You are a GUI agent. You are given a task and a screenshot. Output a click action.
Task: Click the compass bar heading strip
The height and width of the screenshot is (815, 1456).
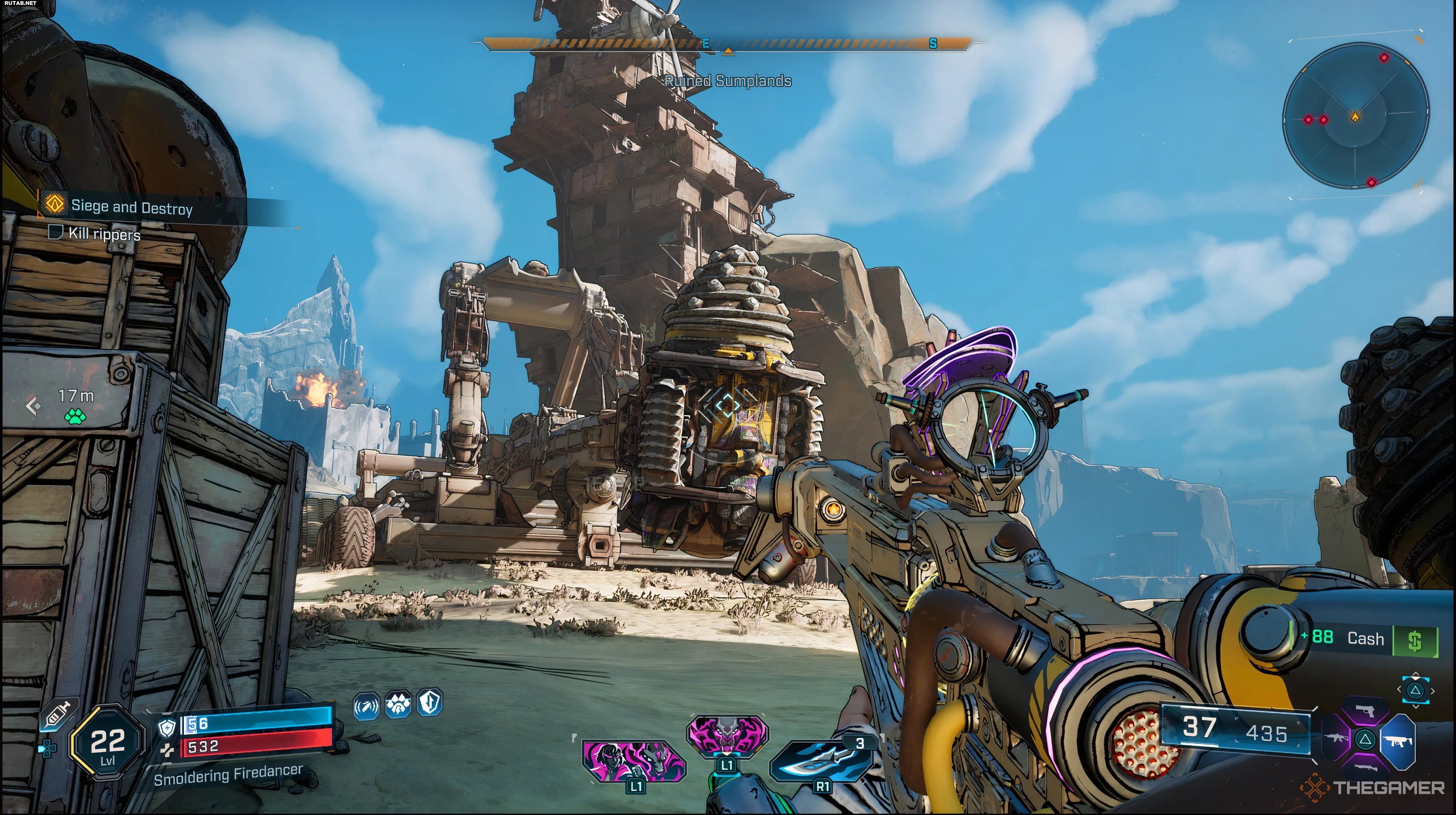pyautogui.click(x=728, y=43)
